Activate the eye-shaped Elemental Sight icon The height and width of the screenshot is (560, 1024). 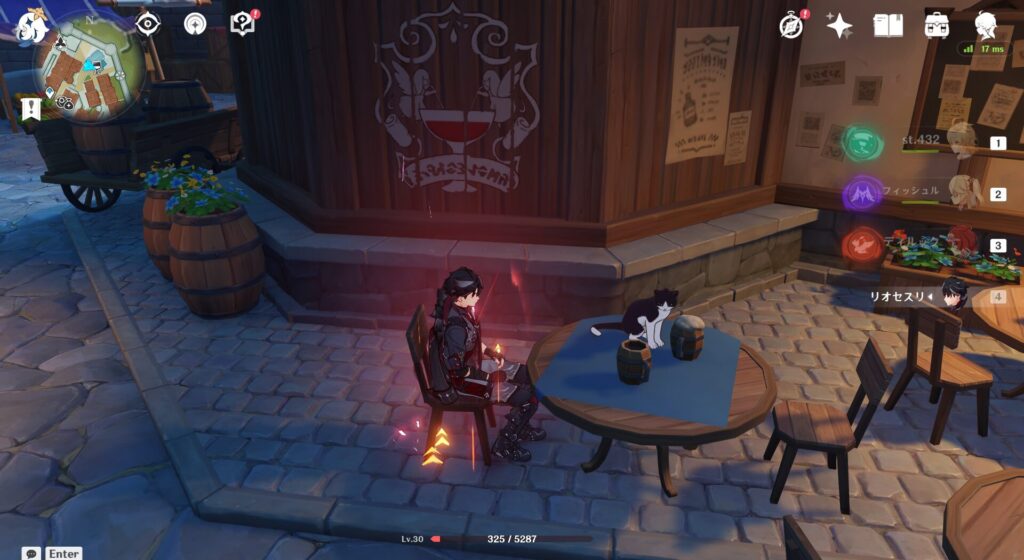(x=148, y=24)
